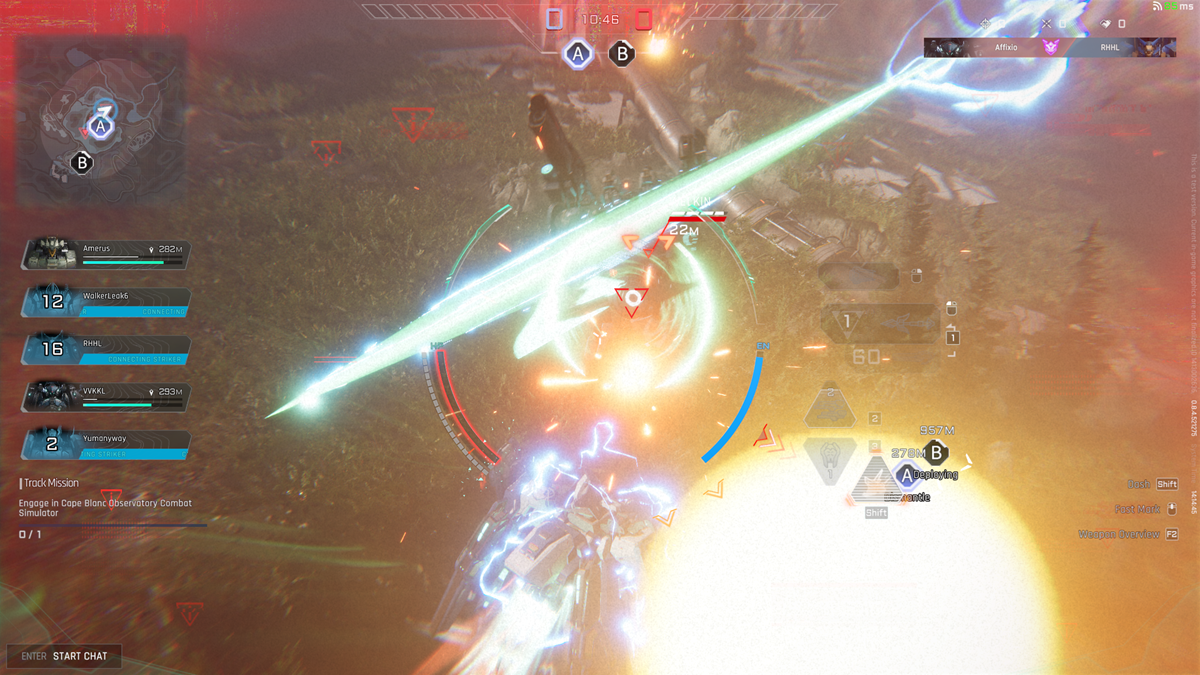
Task: Click objective B marker on the minimap
Action: tap(82, 162)
